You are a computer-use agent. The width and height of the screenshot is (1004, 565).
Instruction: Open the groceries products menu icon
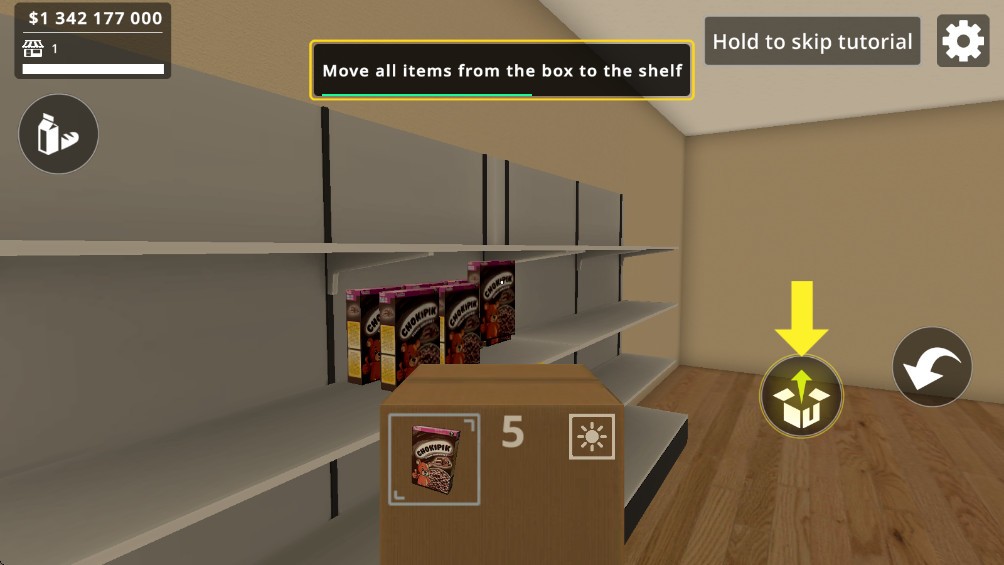click(58, 134)
